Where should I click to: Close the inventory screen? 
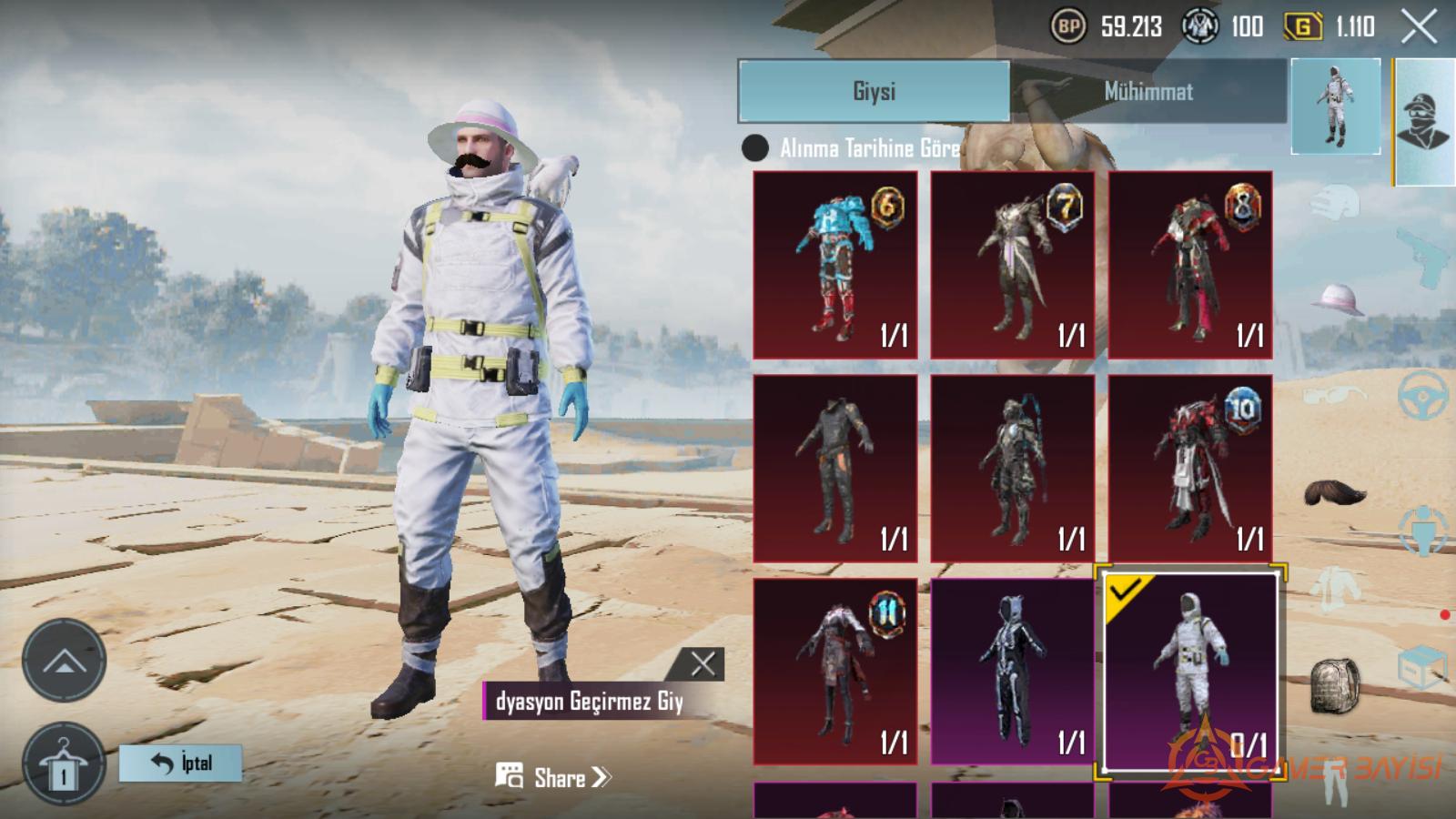pyautogui.click(x=1419, y=27)
